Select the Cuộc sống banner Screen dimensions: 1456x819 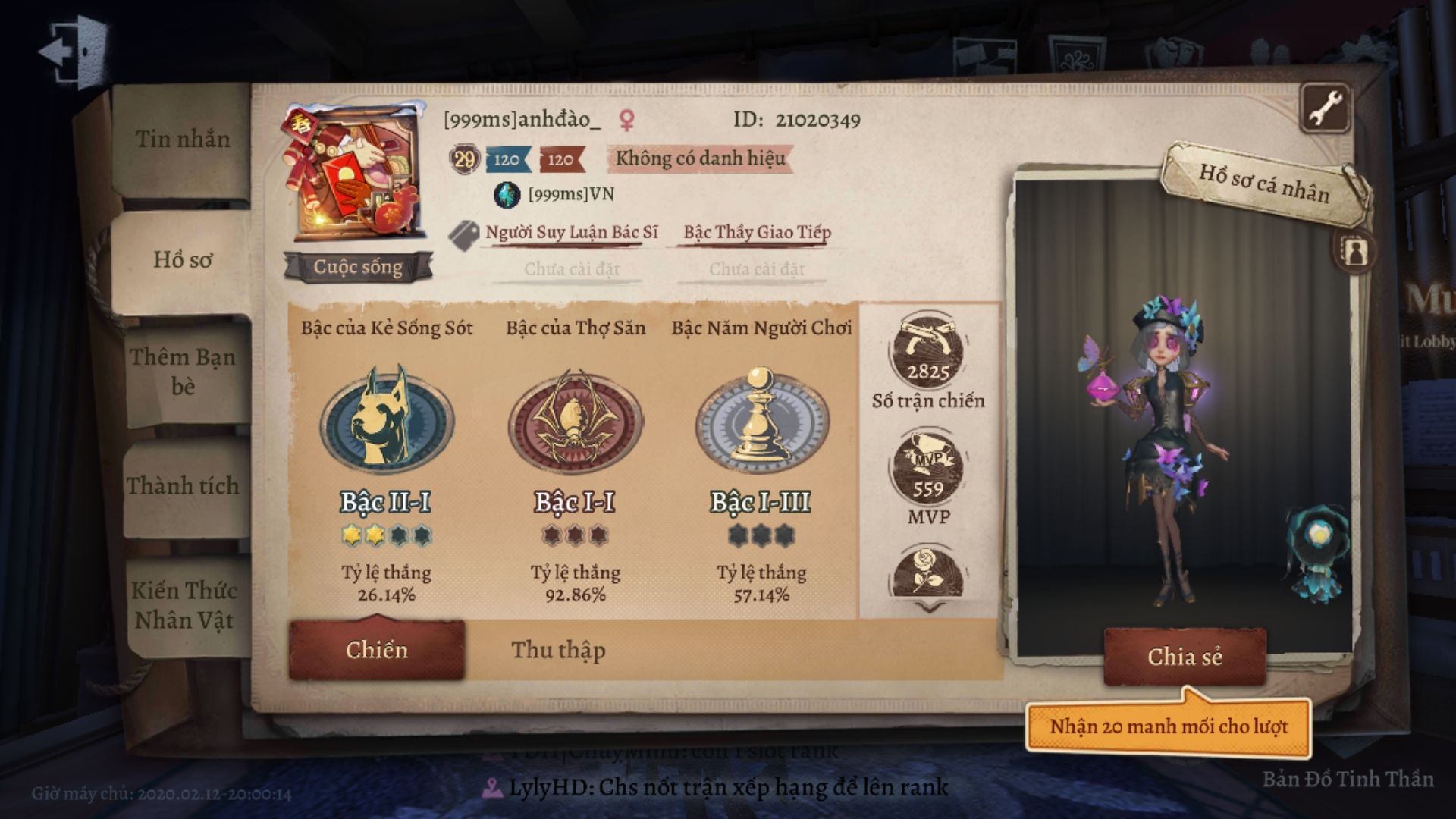click(x=358, y=267)
